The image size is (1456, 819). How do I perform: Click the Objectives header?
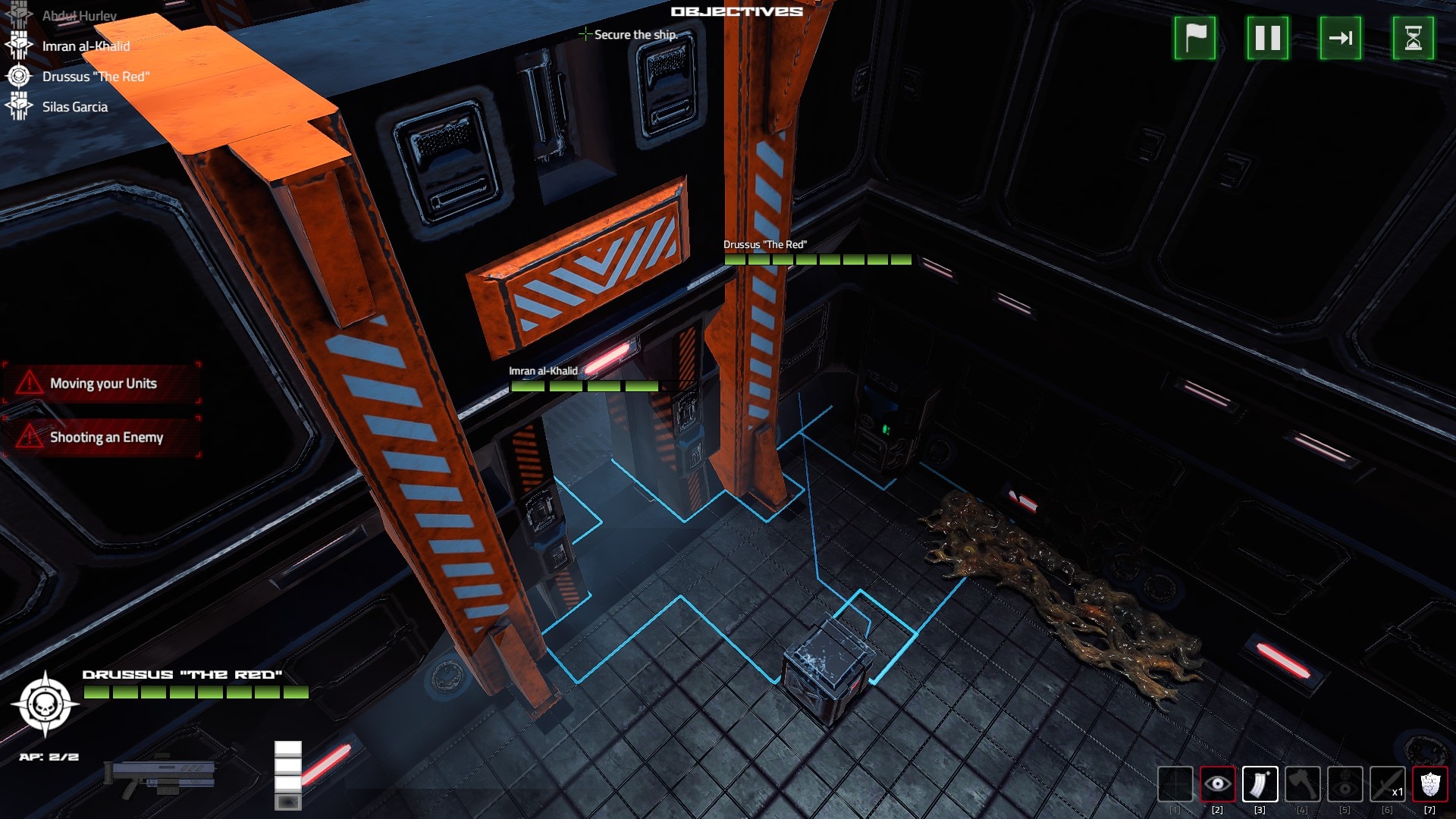736,11
